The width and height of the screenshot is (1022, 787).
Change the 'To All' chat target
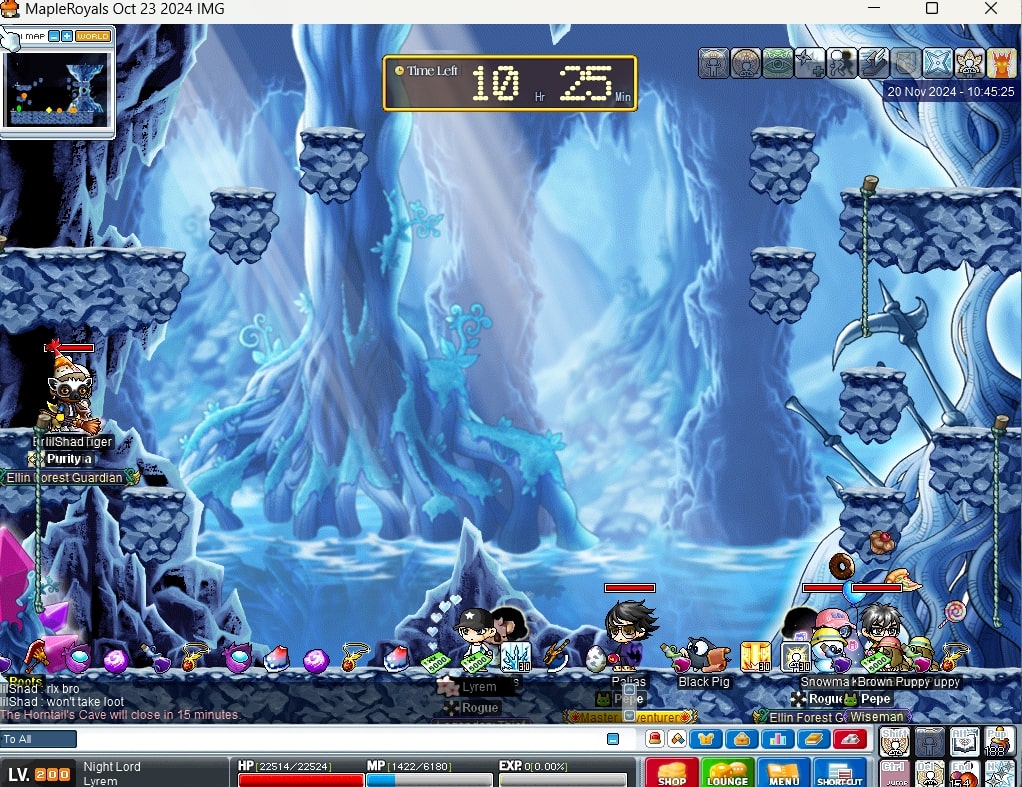click(39, 739)
